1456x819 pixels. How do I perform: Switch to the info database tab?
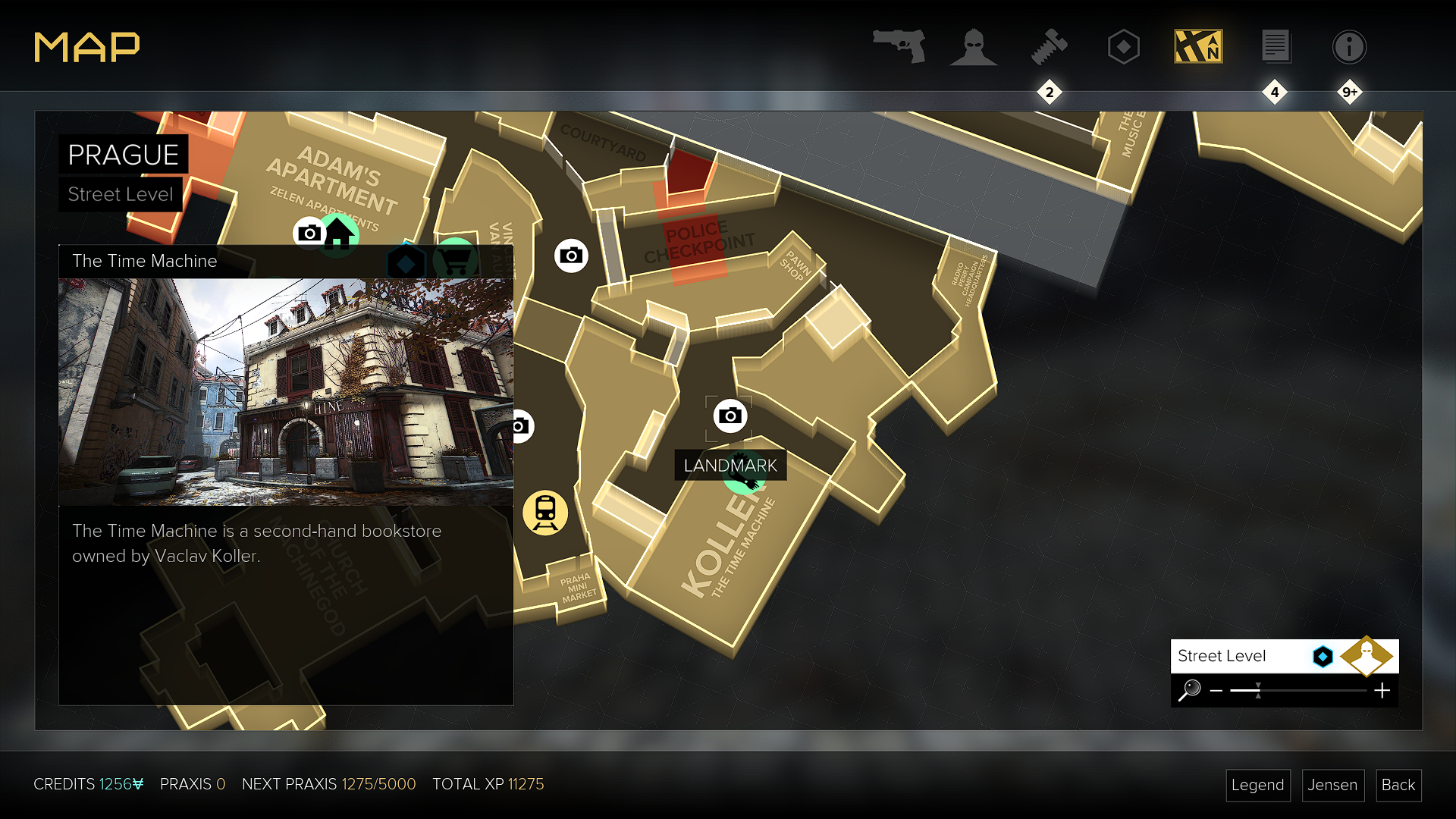[1349, 46]
